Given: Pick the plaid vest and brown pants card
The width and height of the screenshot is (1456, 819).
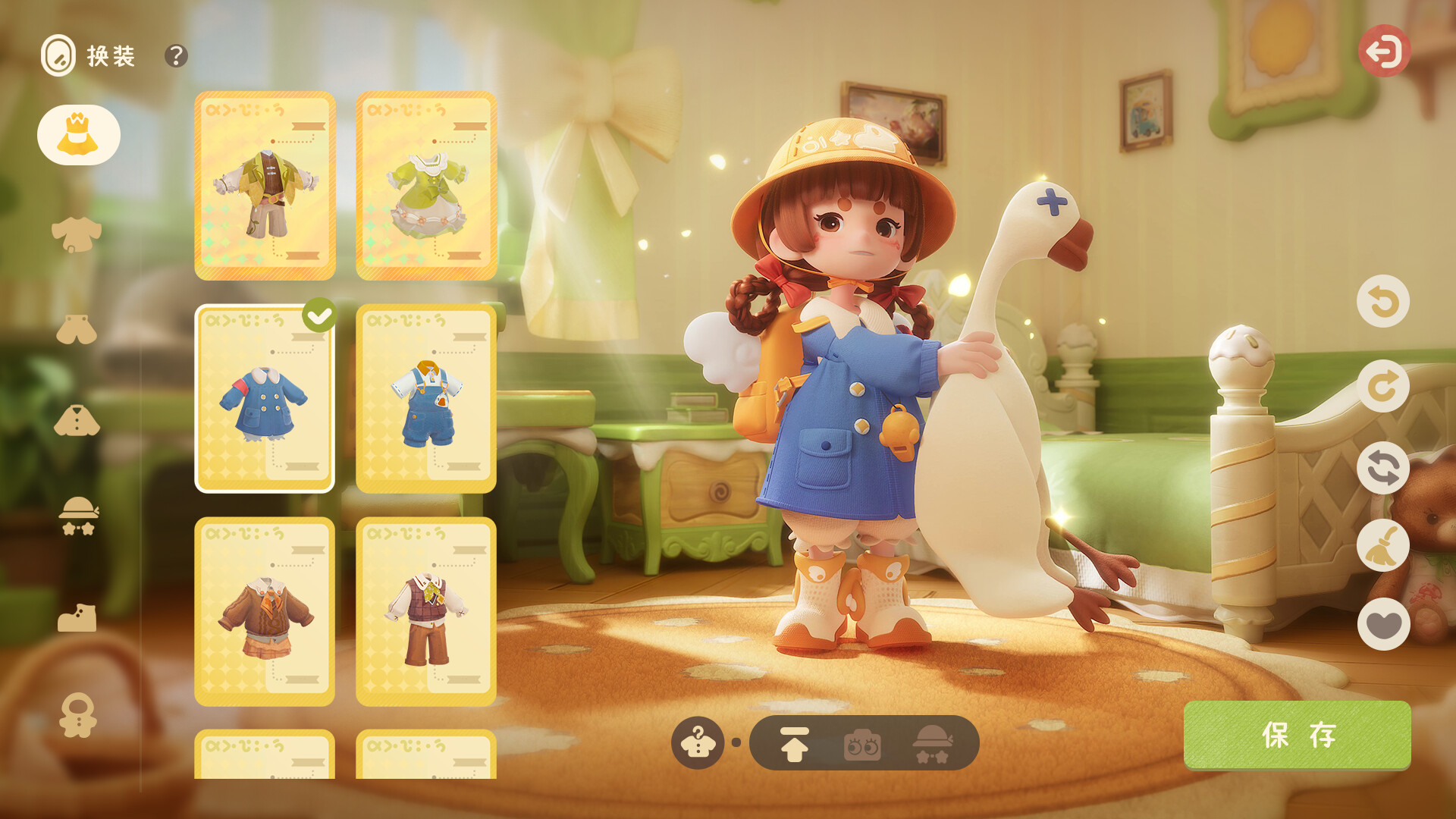Looking at the screenshot, I should [x=426, y=612].
